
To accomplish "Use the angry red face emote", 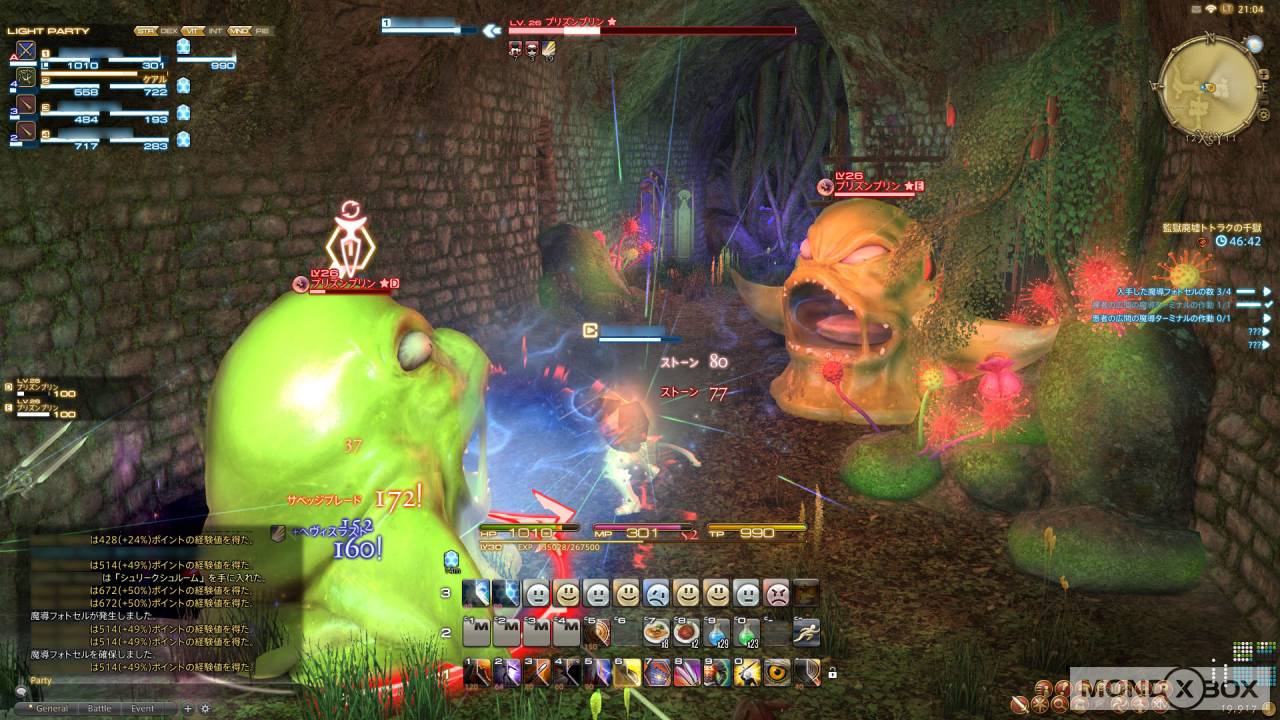I will [777, 593].
